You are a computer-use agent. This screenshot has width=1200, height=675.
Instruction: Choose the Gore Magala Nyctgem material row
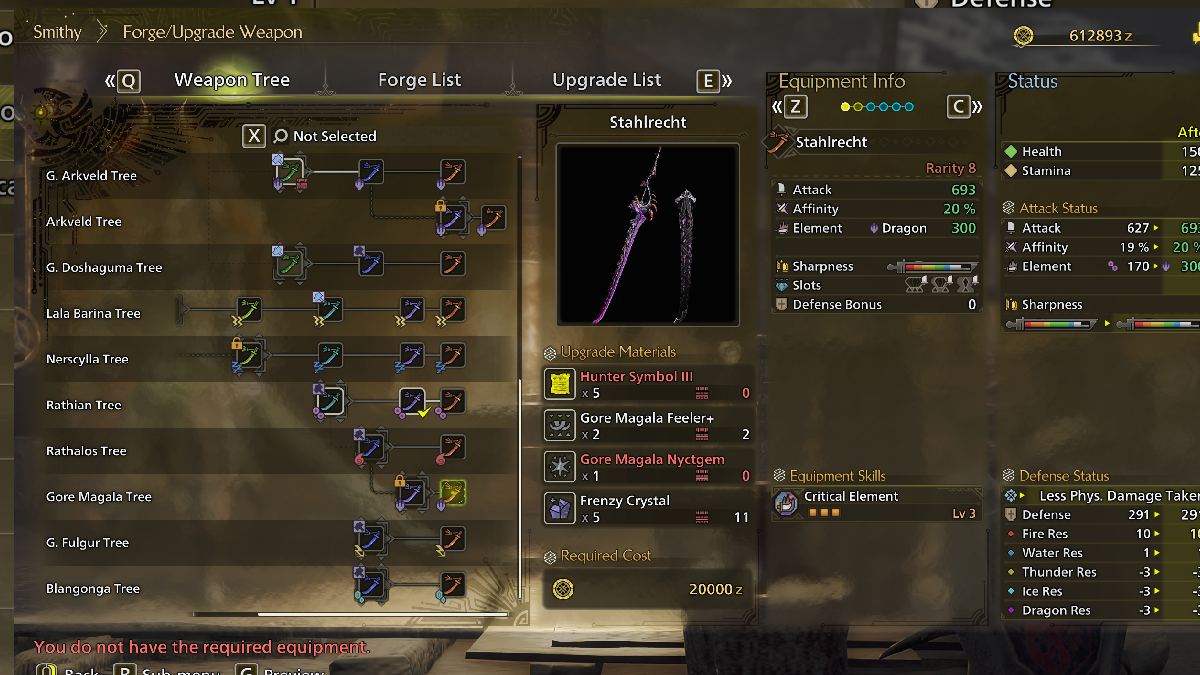click(x=648, y=467)
